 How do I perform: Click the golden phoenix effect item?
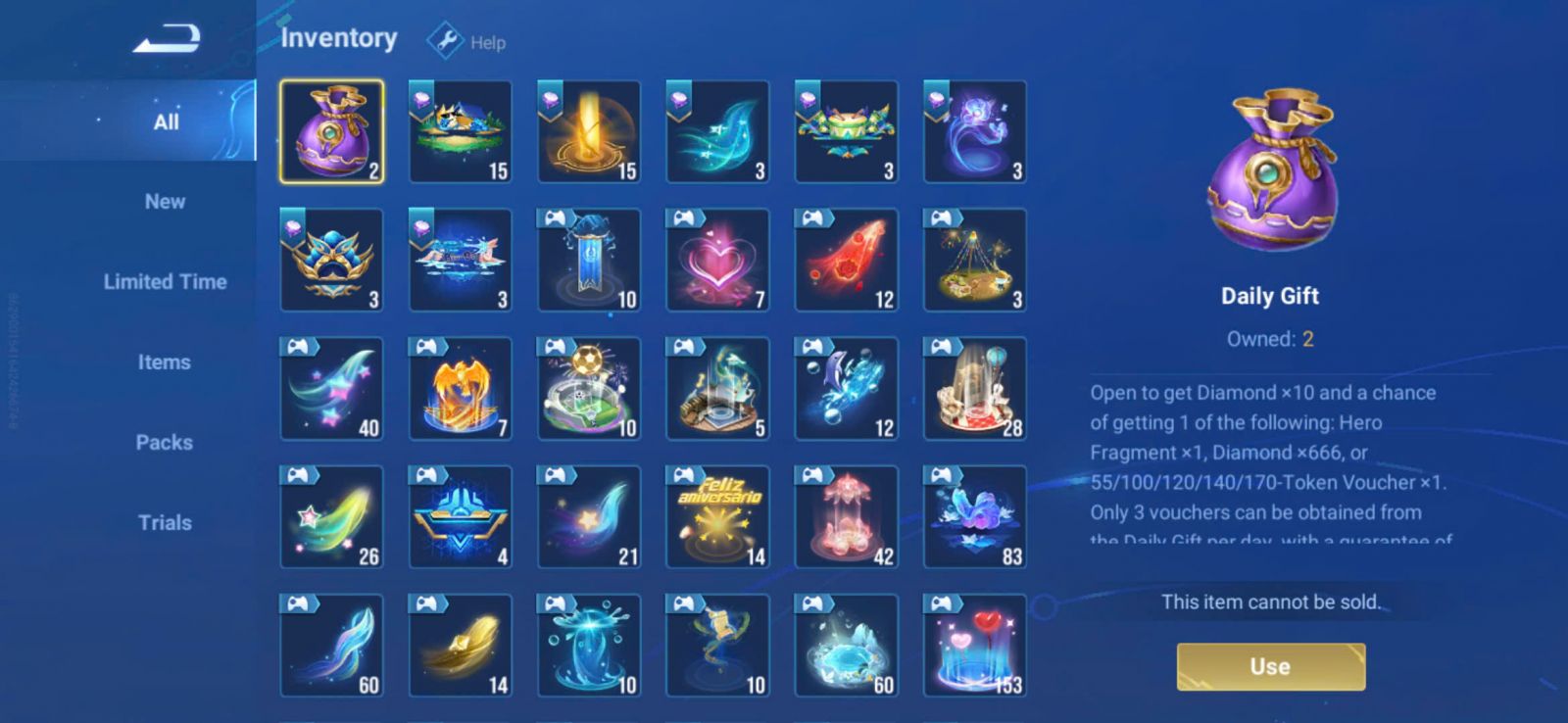tap(461, 389)
